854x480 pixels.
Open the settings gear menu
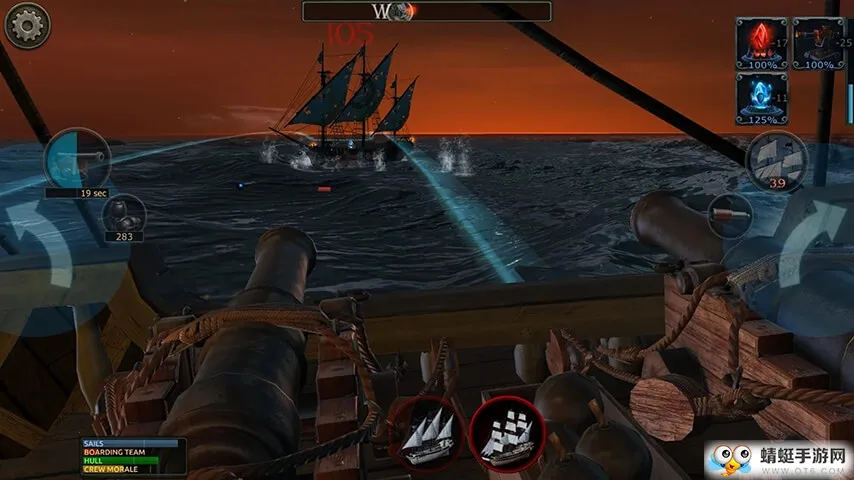(27, 26)
